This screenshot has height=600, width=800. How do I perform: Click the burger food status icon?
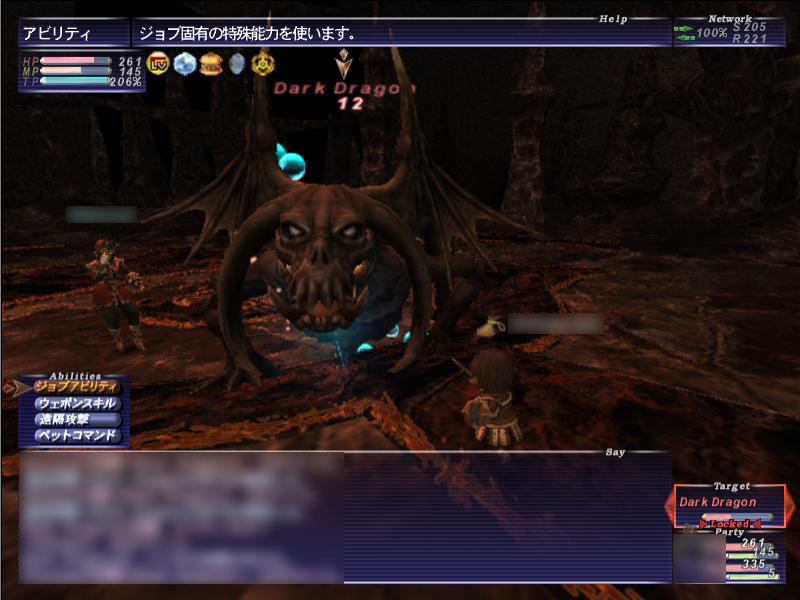(210, 64)
